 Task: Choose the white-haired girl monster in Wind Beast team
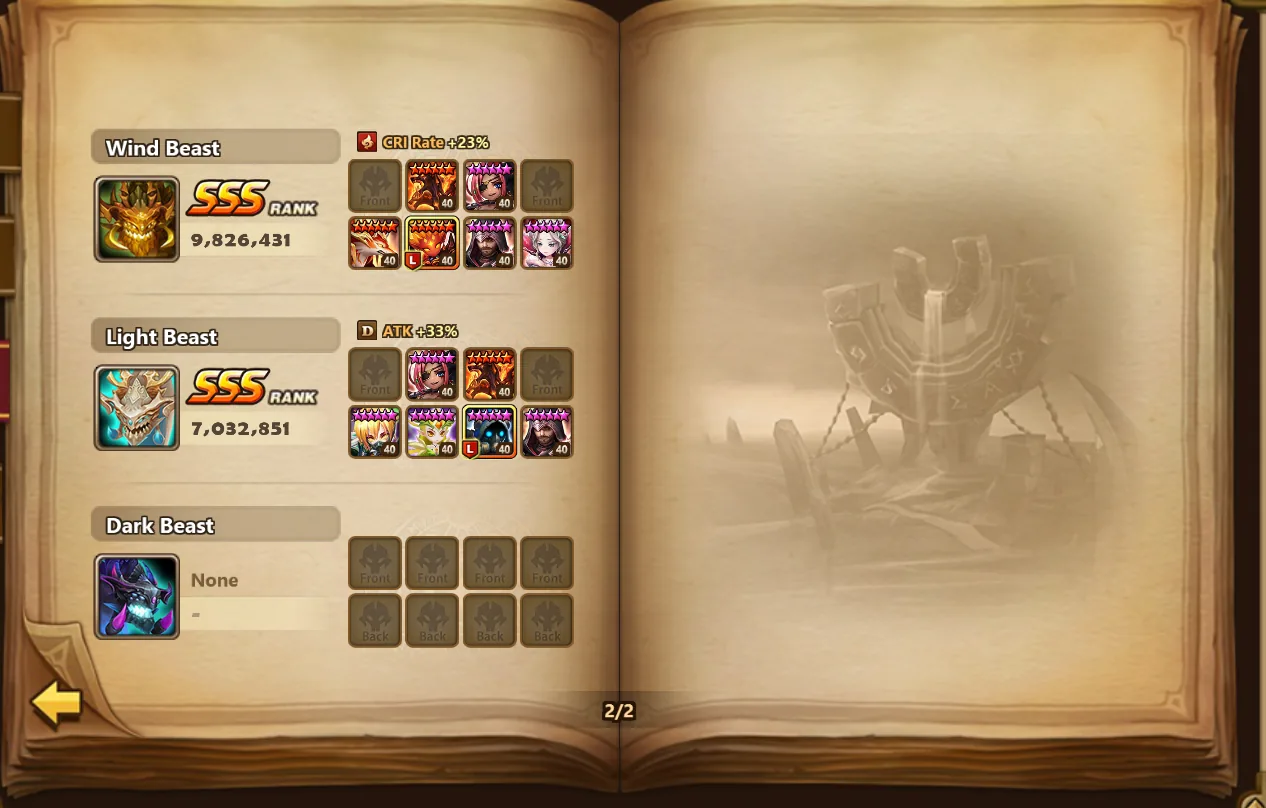(x=547, y=243)
